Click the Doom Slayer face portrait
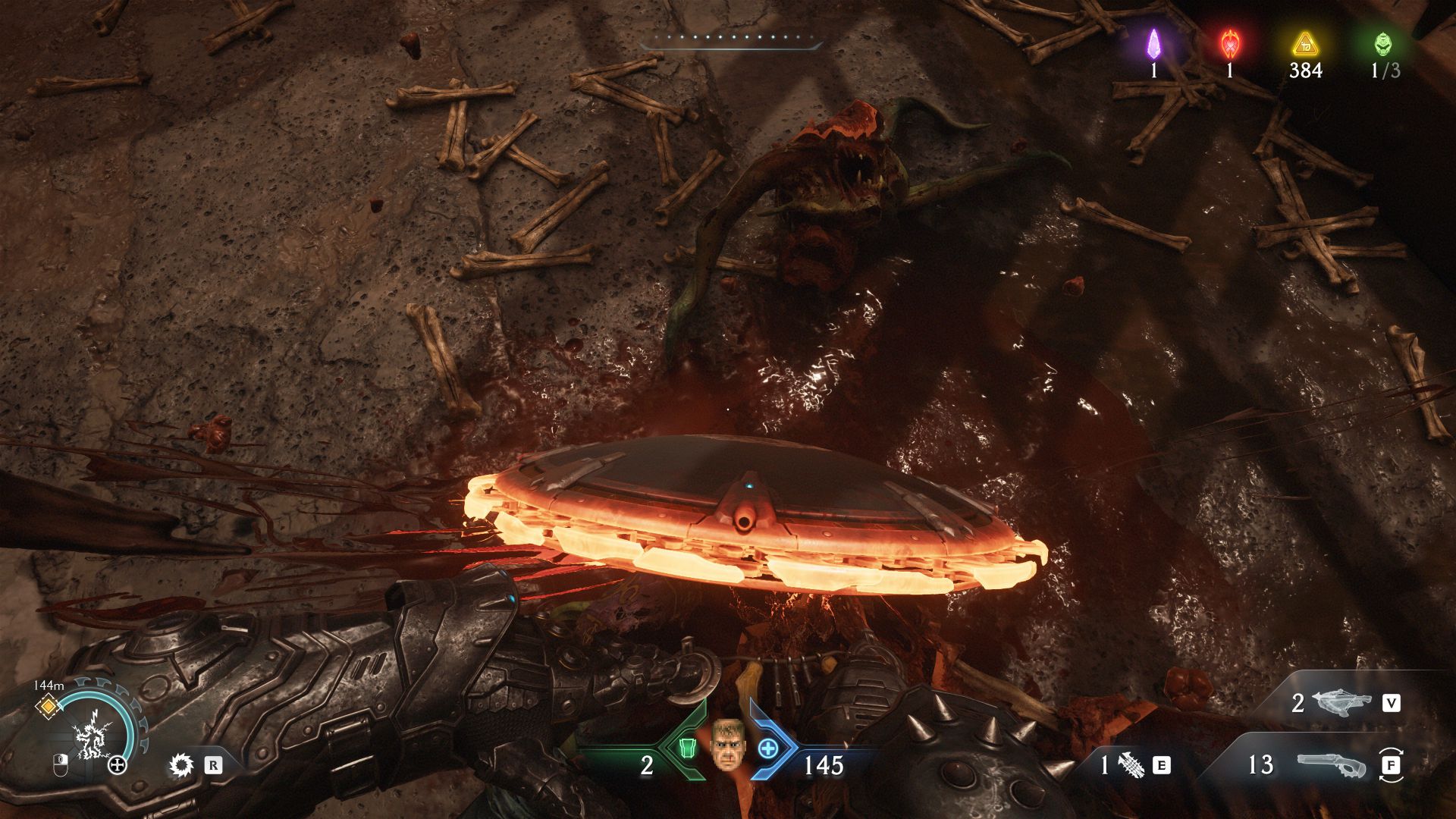1456x819 pixels. point(726,744)
